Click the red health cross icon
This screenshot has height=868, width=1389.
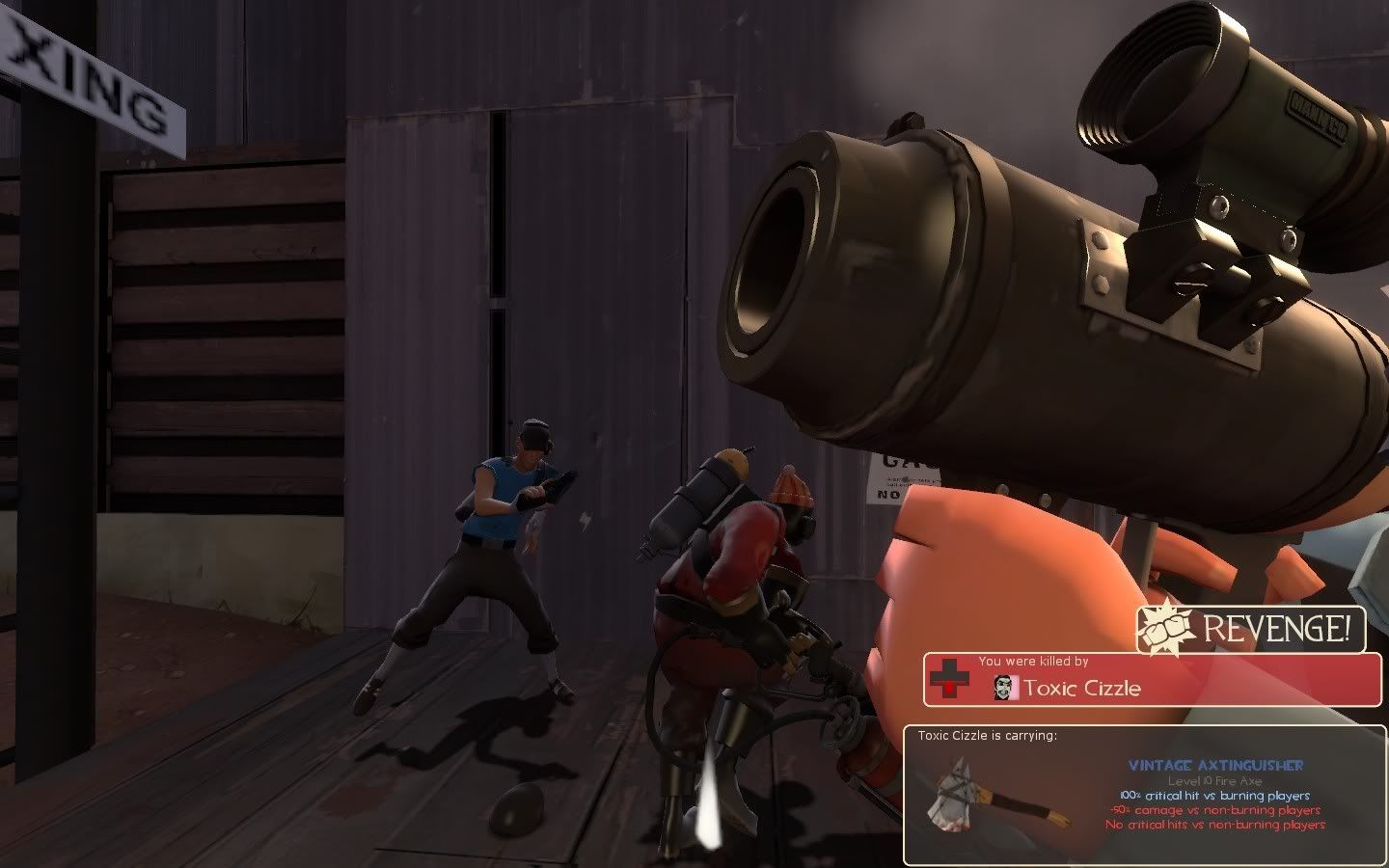(949, 680)
